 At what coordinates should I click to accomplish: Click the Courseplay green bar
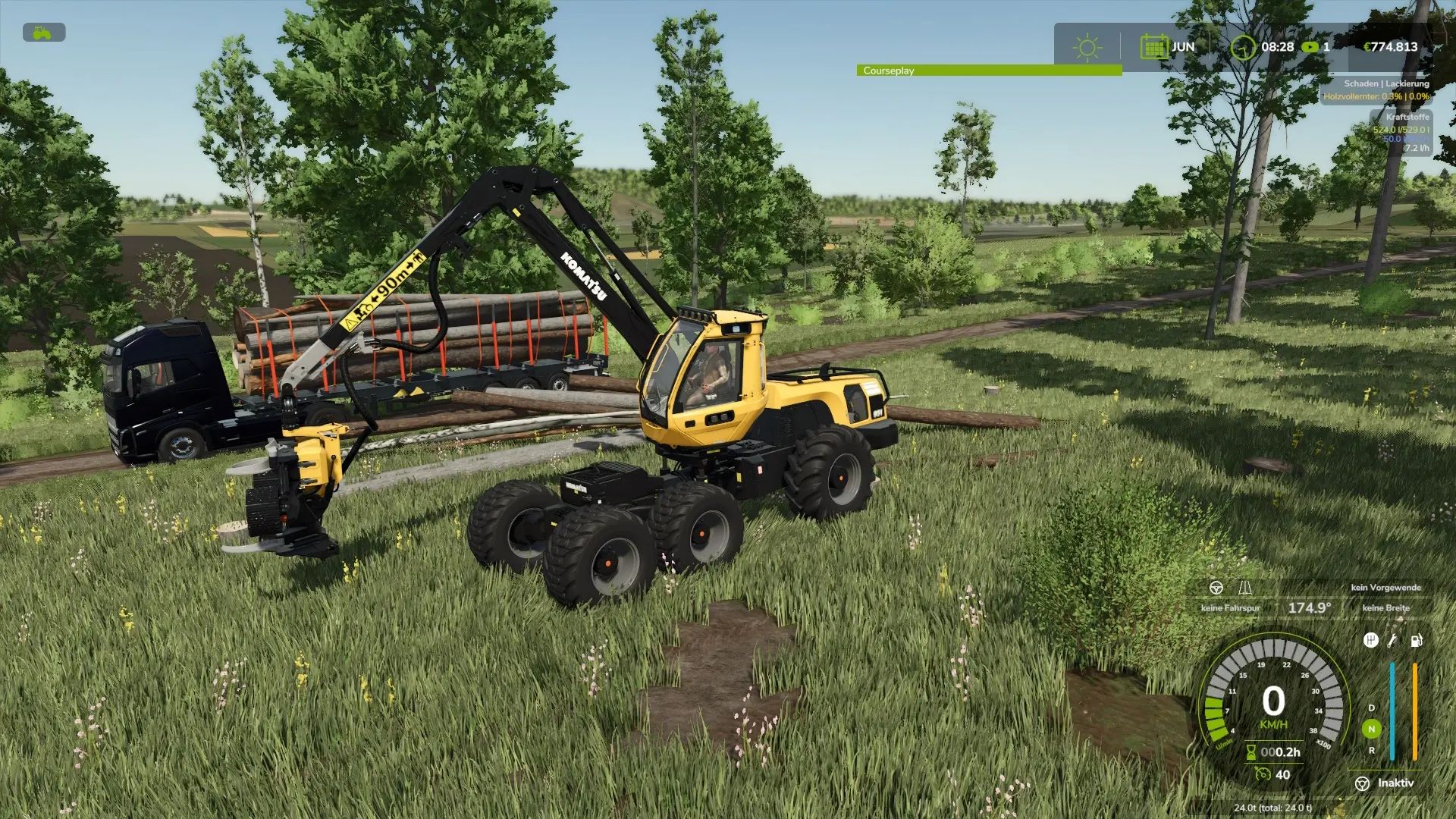point(989,71)
